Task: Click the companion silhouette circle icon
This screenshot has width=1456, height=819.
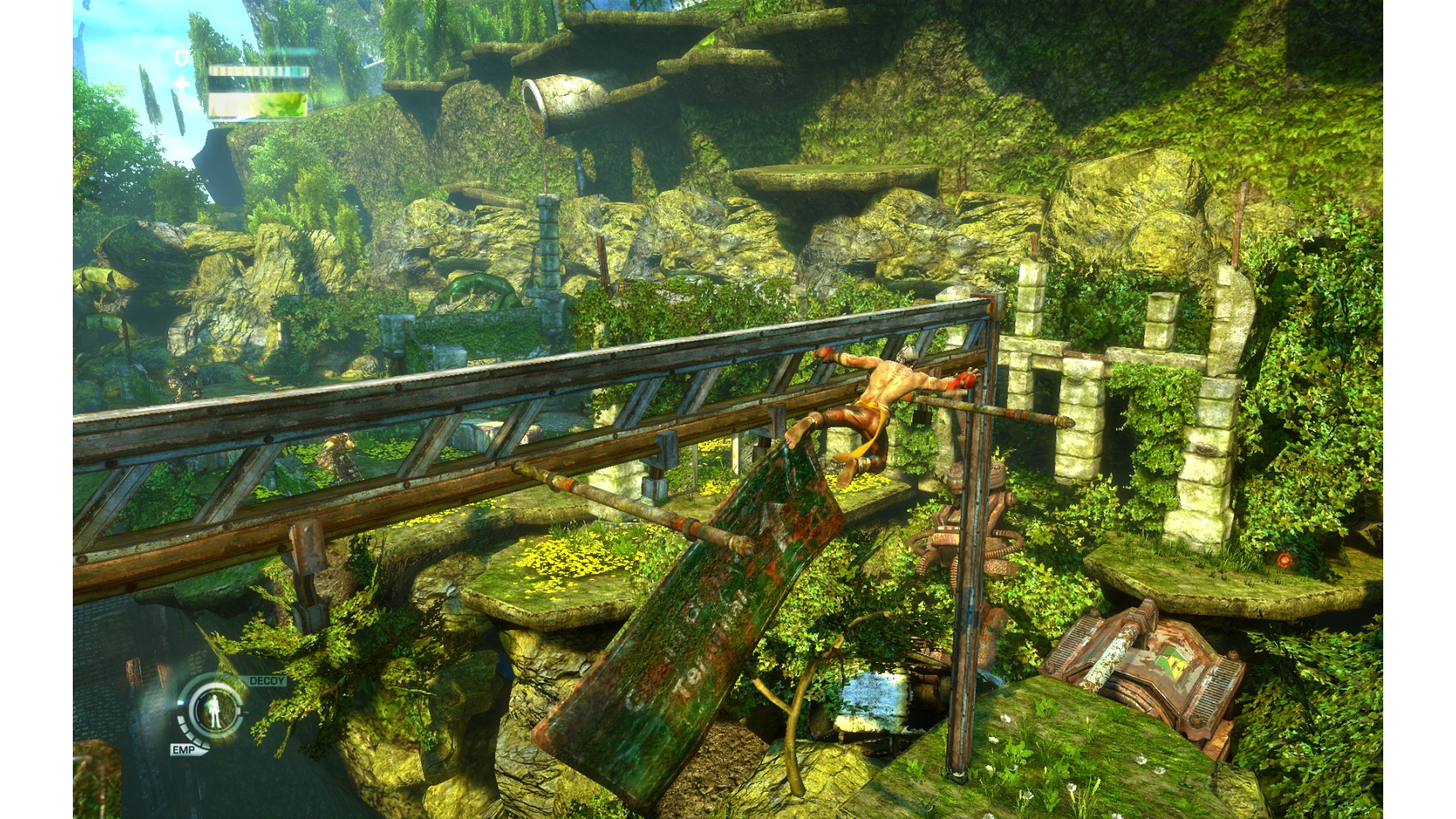Action: click(216, 710)
